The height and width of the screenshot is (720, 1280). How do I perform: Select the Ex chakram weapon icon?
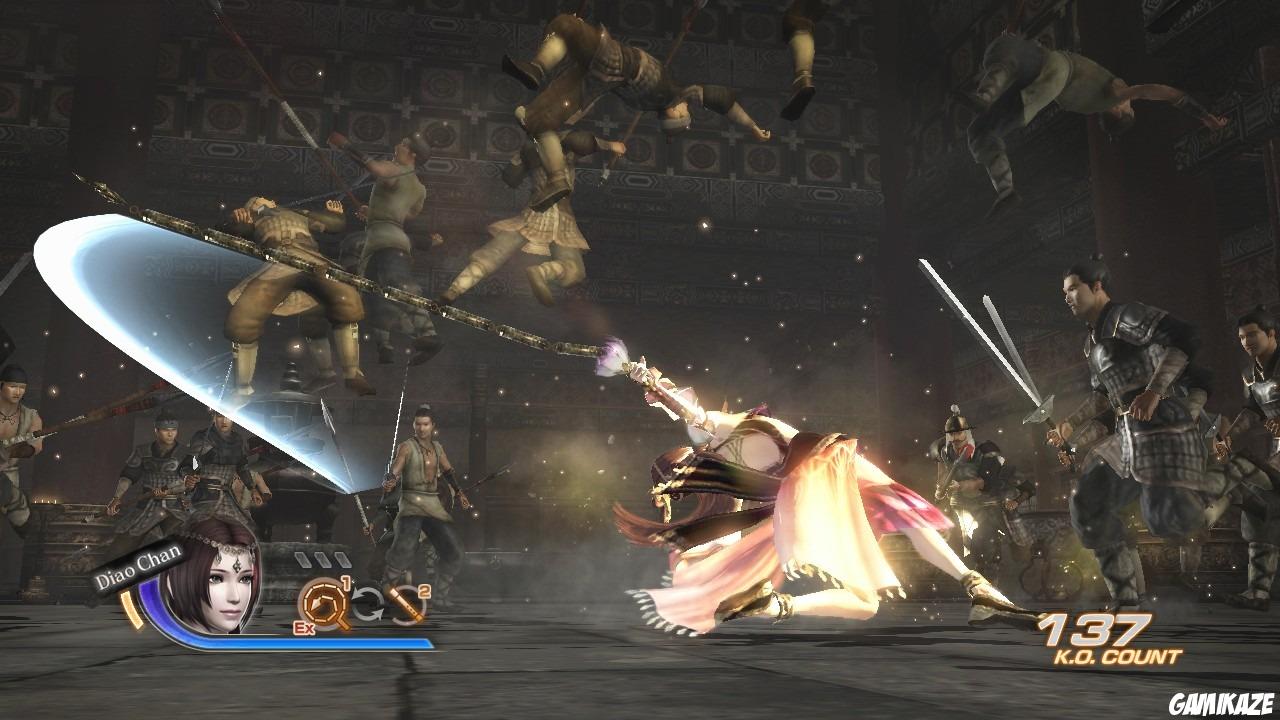[323, 604]
